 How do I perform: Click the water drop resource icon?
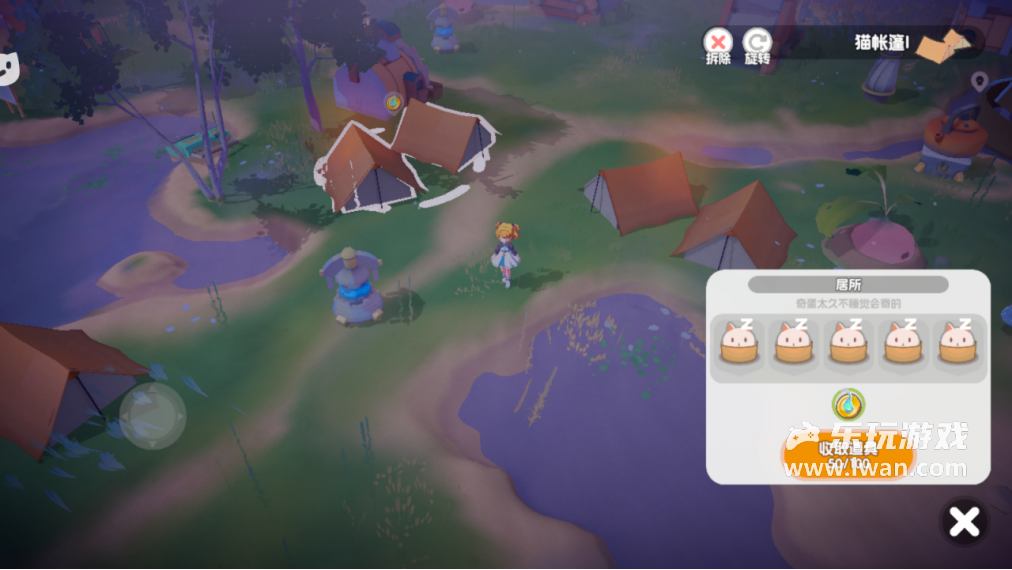(848, 404)
